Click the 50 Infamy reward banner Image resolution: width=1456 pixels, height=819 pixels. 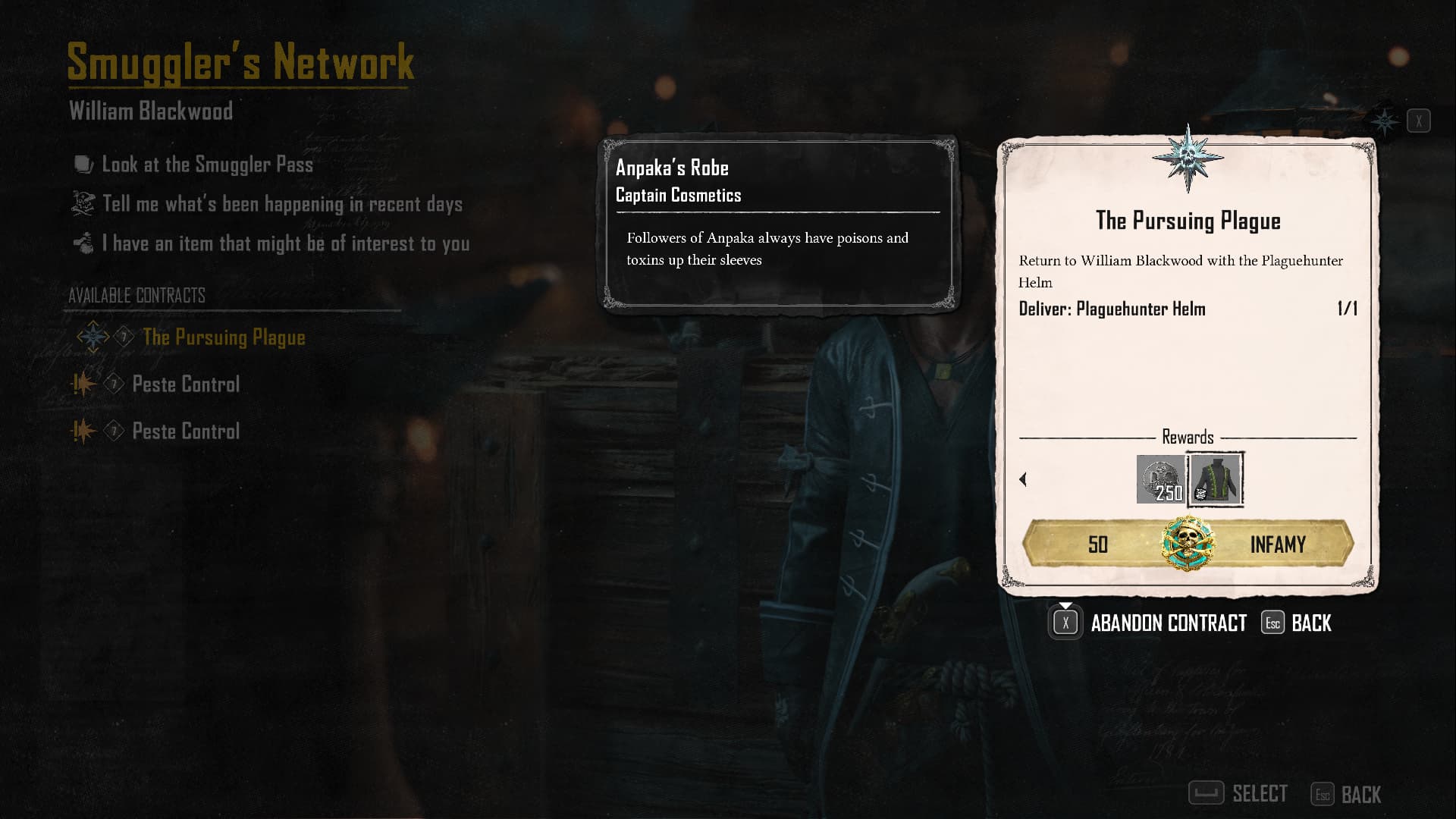click(1188, 544)
